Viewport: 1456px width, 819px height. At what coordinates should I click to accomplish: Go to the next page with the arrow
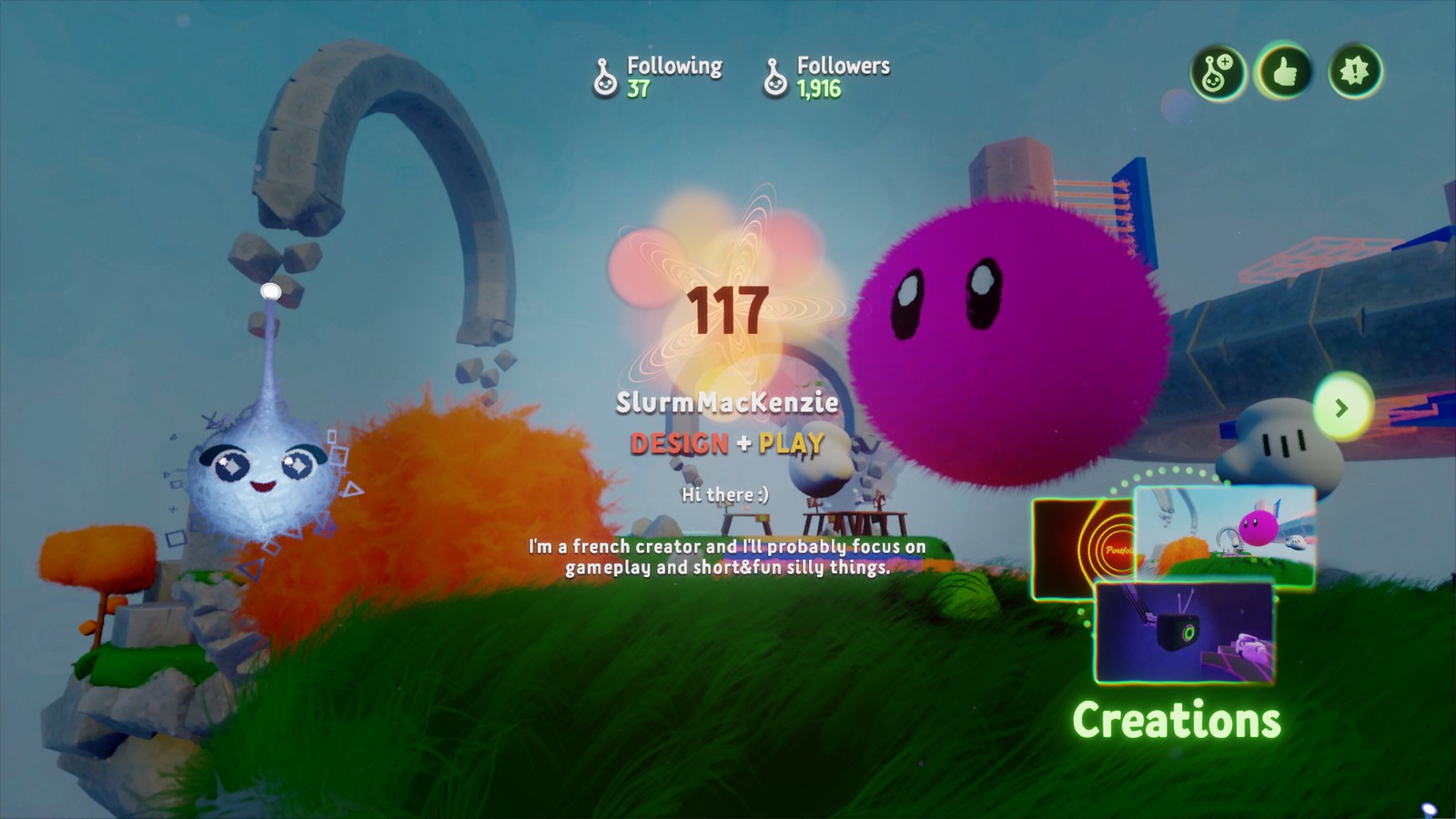[x=1340, y=408]
